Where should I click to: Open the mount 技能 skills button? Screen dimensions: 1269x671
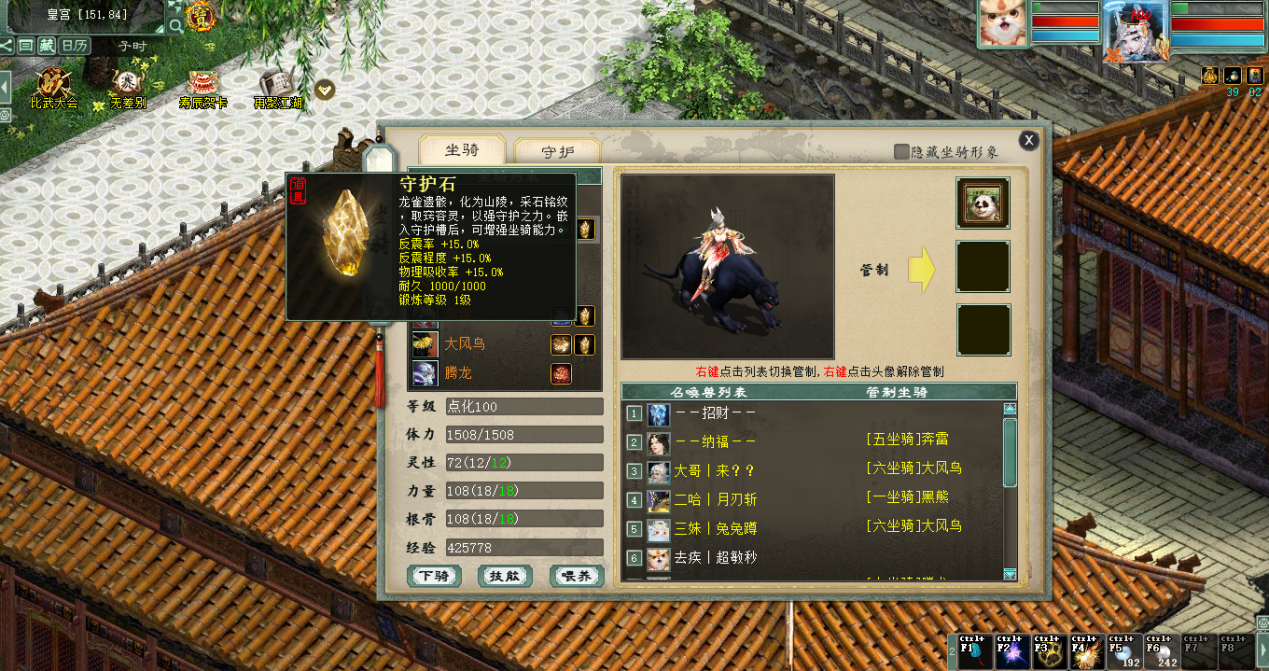(505, 576)
